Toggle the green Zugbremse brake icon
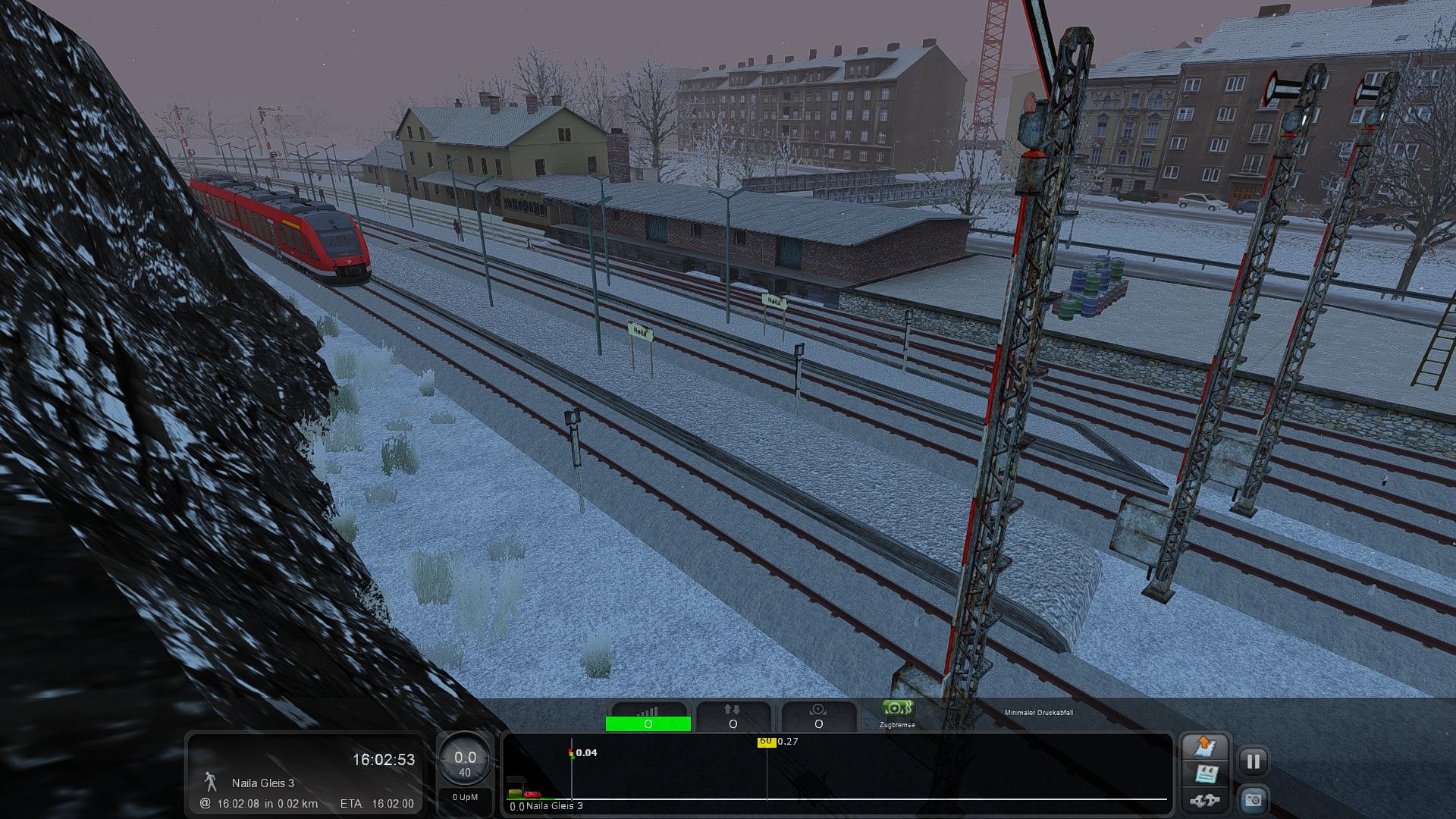Image resolution: width=1456 pixels, height=819 pixels. pos(897,709)
